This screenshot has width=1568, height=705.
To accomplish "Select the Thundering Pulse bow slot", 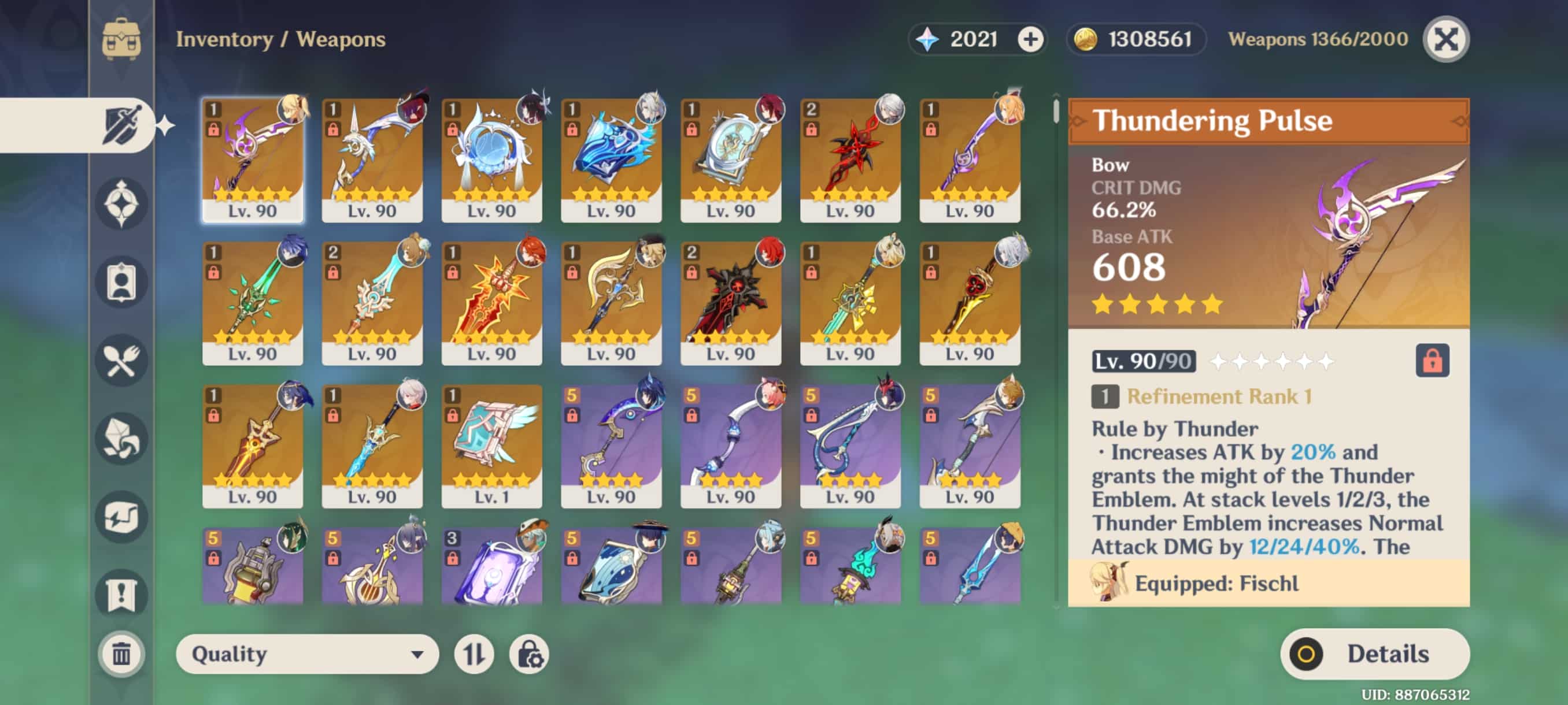I will point(253,159).
